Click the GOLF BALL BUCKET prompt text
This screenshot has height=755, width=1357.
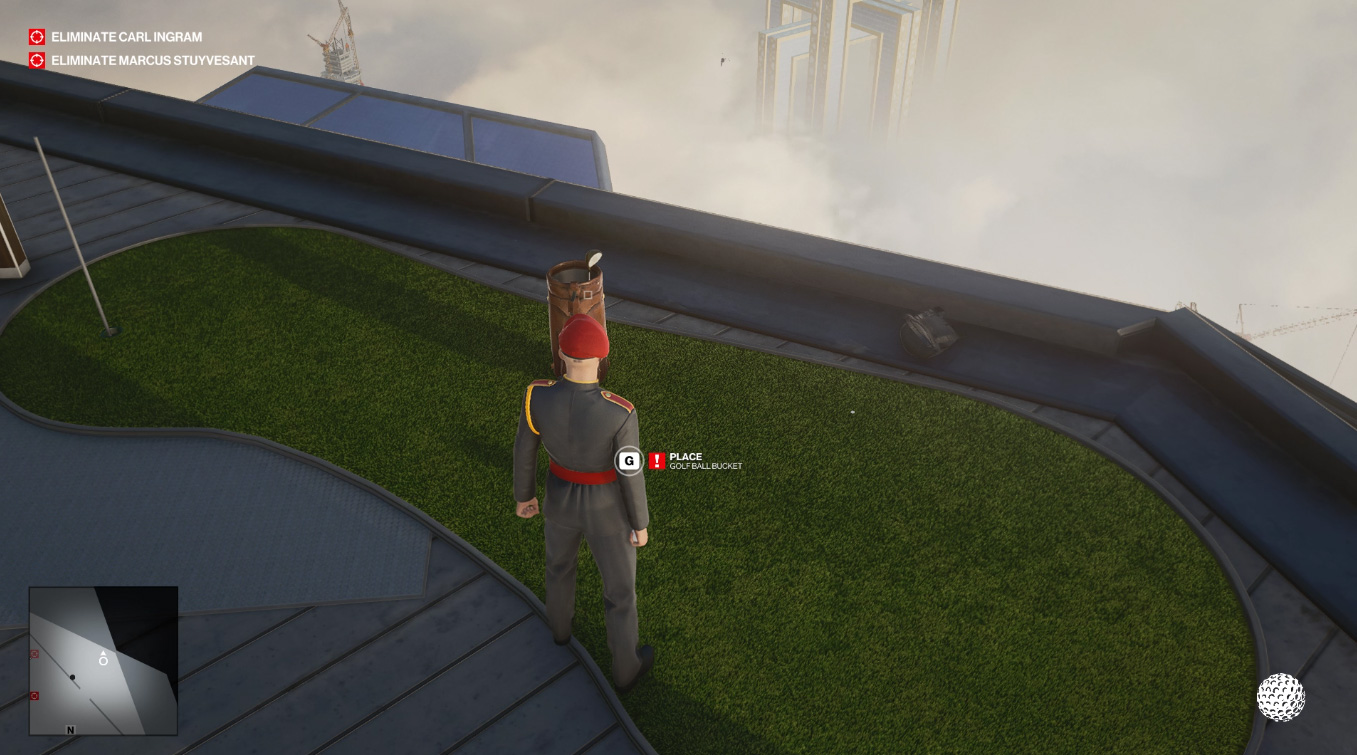click(x=705, y=466)
